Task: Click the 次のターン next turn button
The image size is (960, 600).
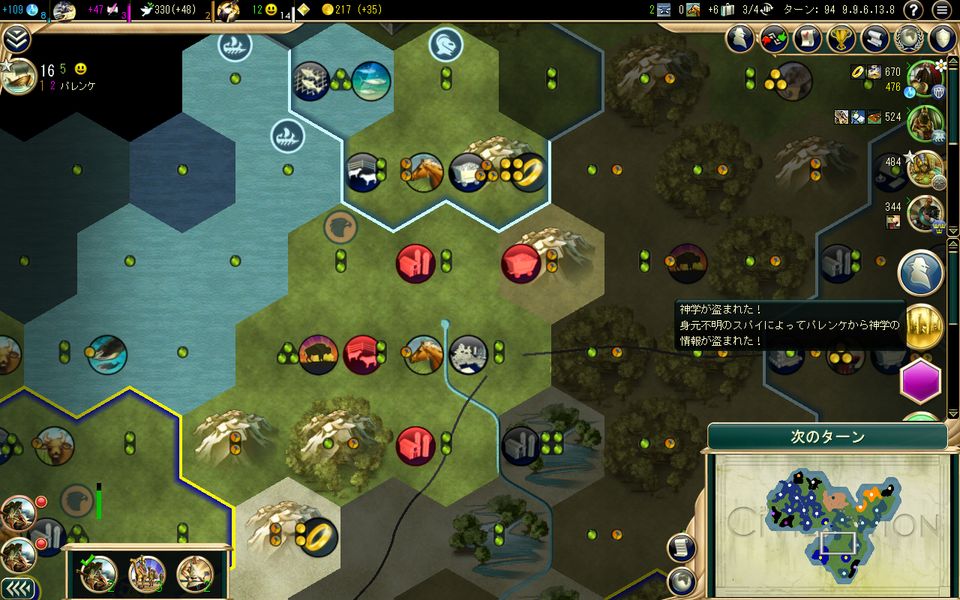Action: [x=828, y=437]
